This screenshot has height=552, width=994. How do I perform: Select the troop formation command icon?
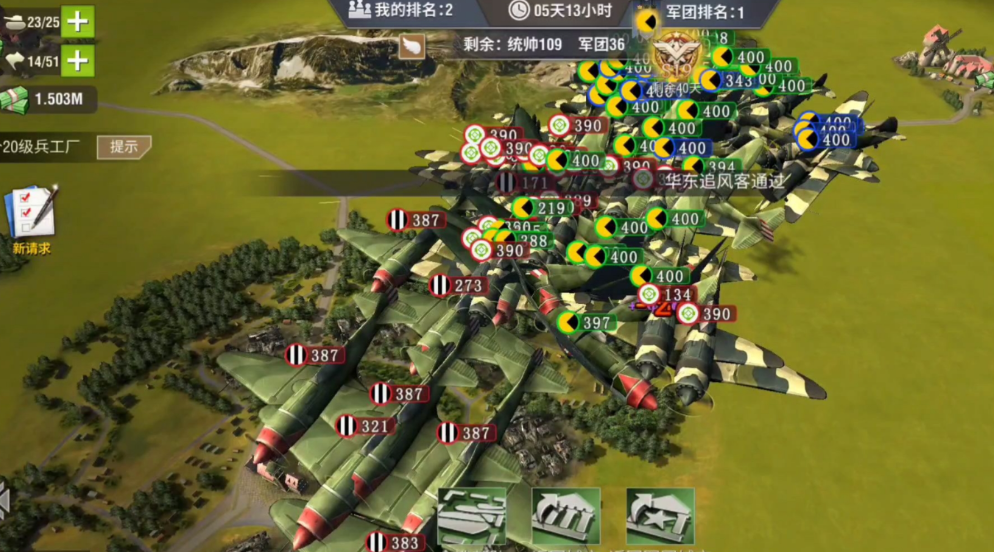(x=471, y=516)
